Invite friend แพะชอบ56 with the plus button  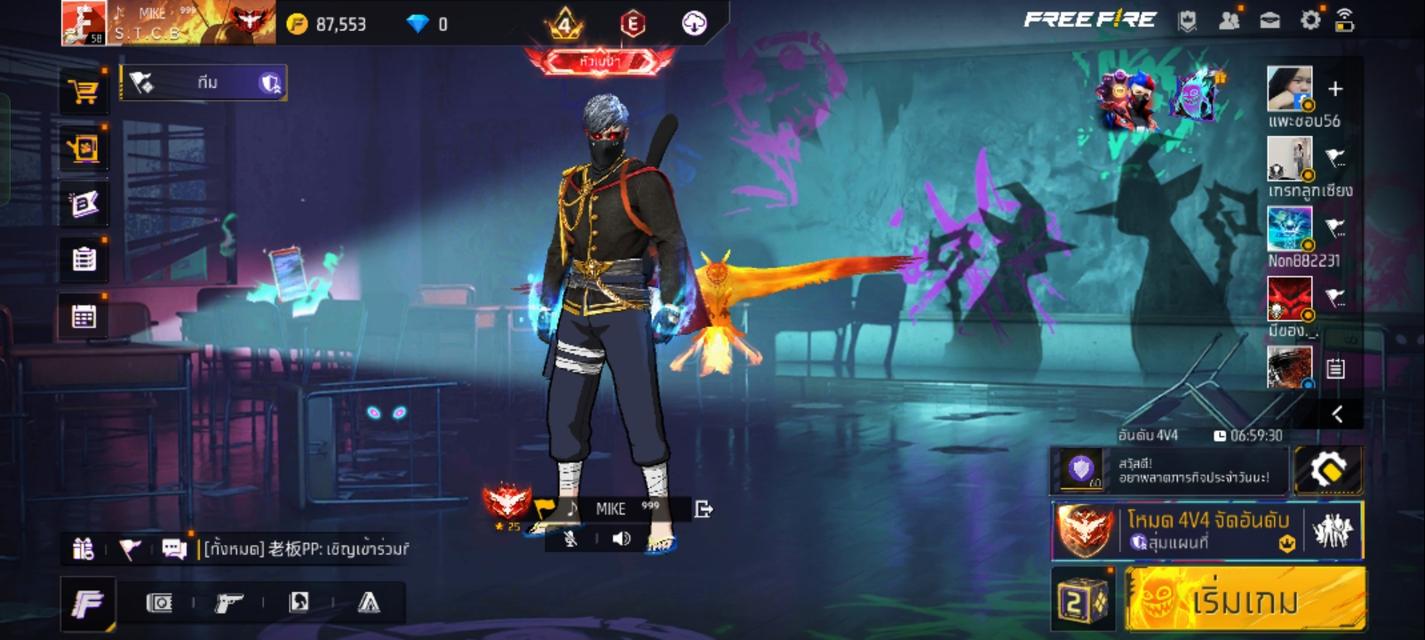coord(1335,89)
